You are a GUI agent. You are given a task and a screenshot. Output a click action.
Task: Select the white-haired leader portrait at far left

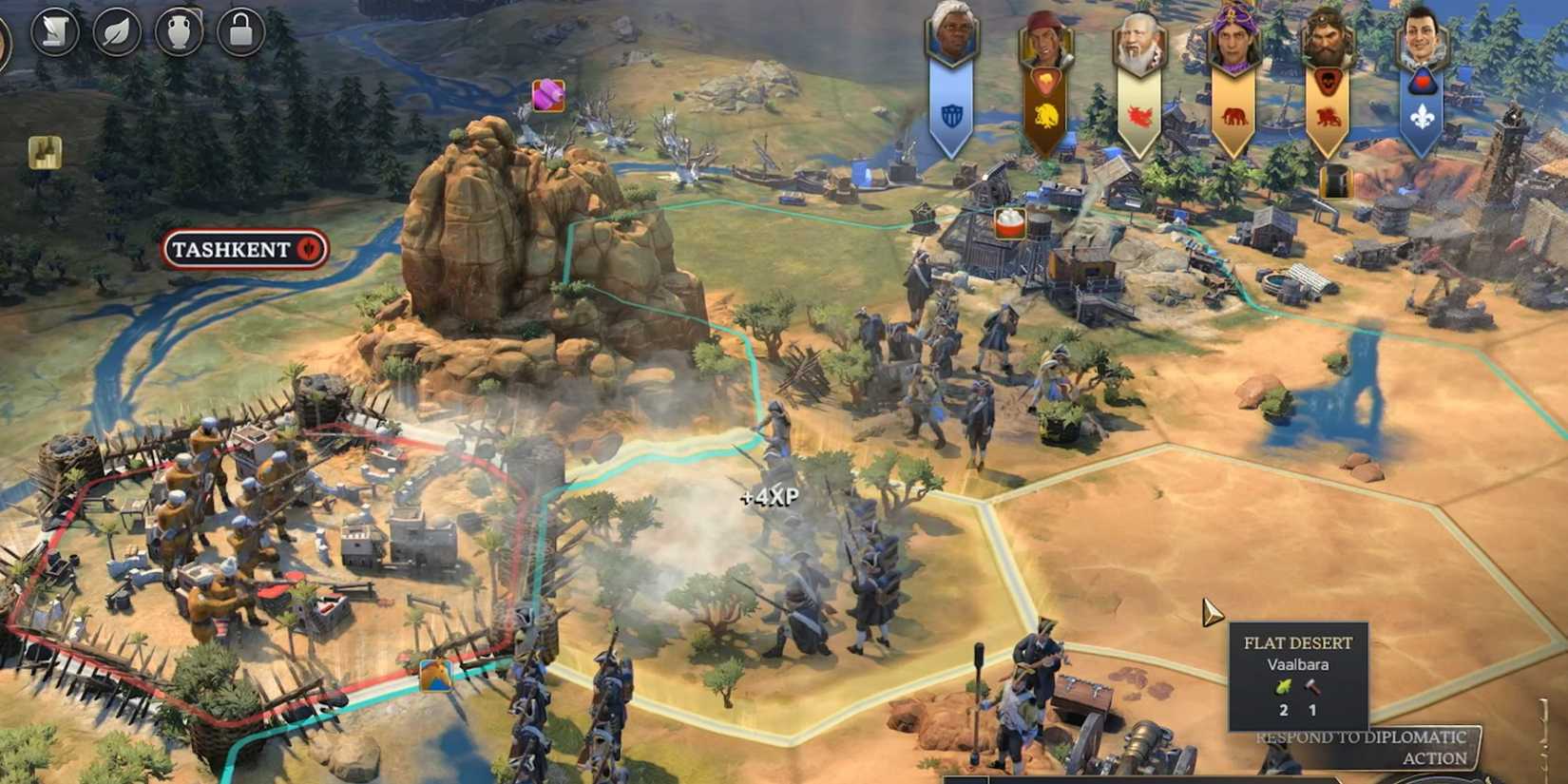click(953, 33)
